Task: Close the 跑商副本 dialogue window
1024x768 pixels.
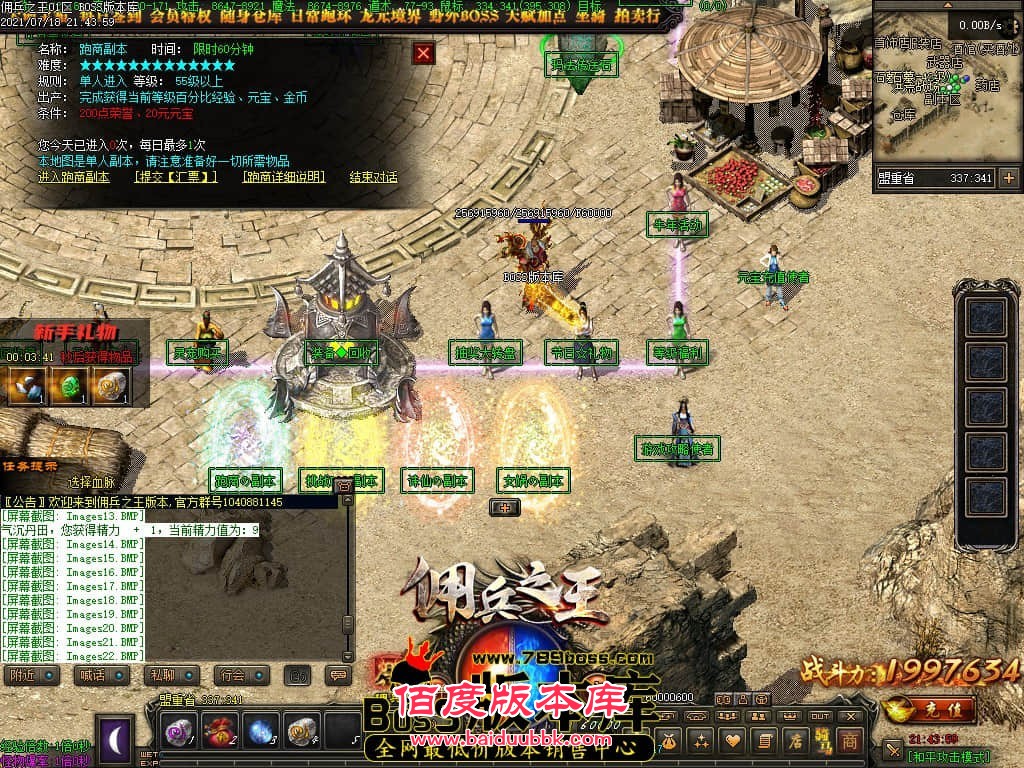Action: pos(424,53)
